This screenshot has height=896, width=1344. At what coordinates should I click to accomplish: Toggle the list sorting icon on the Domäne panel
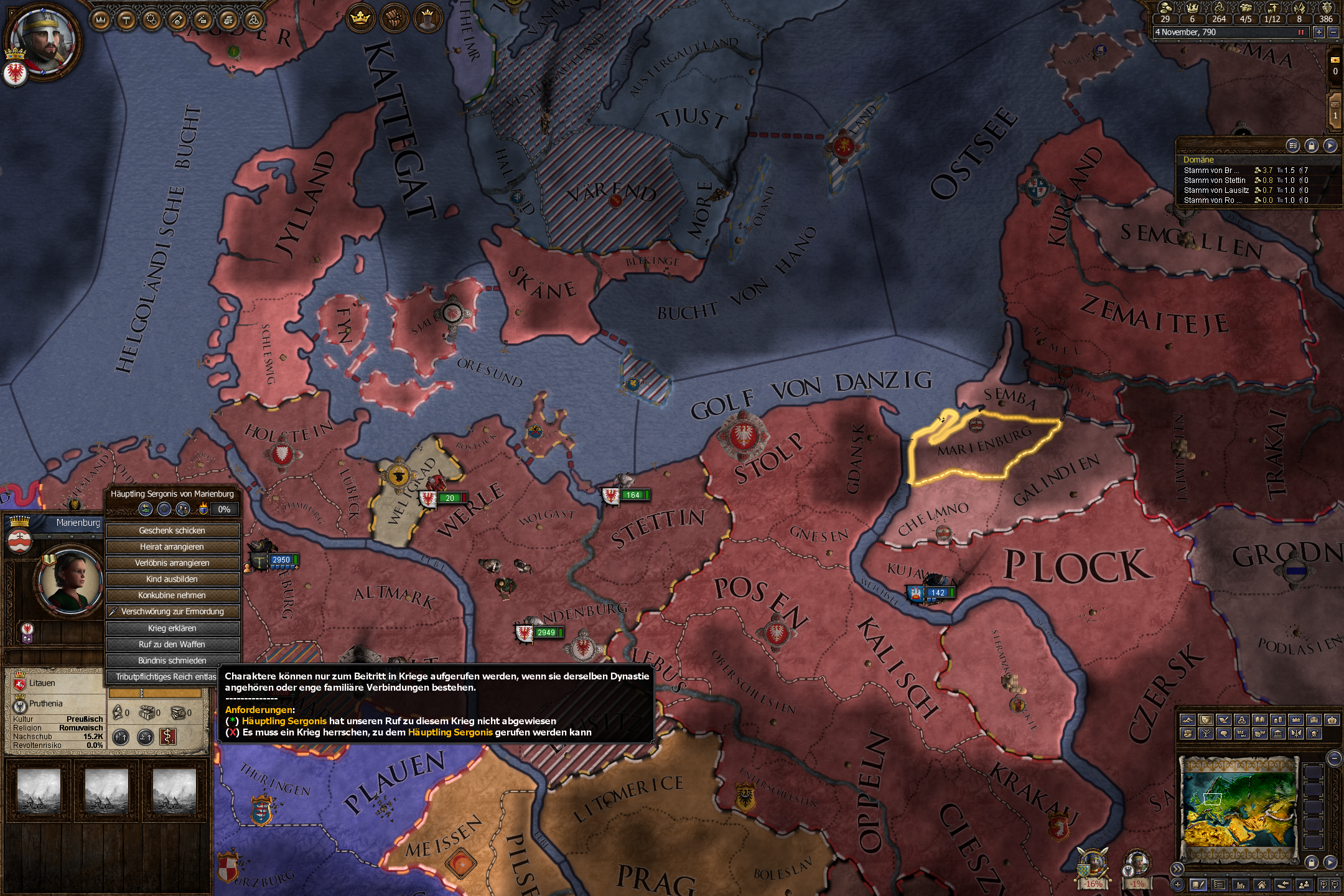coord(1293,144)
